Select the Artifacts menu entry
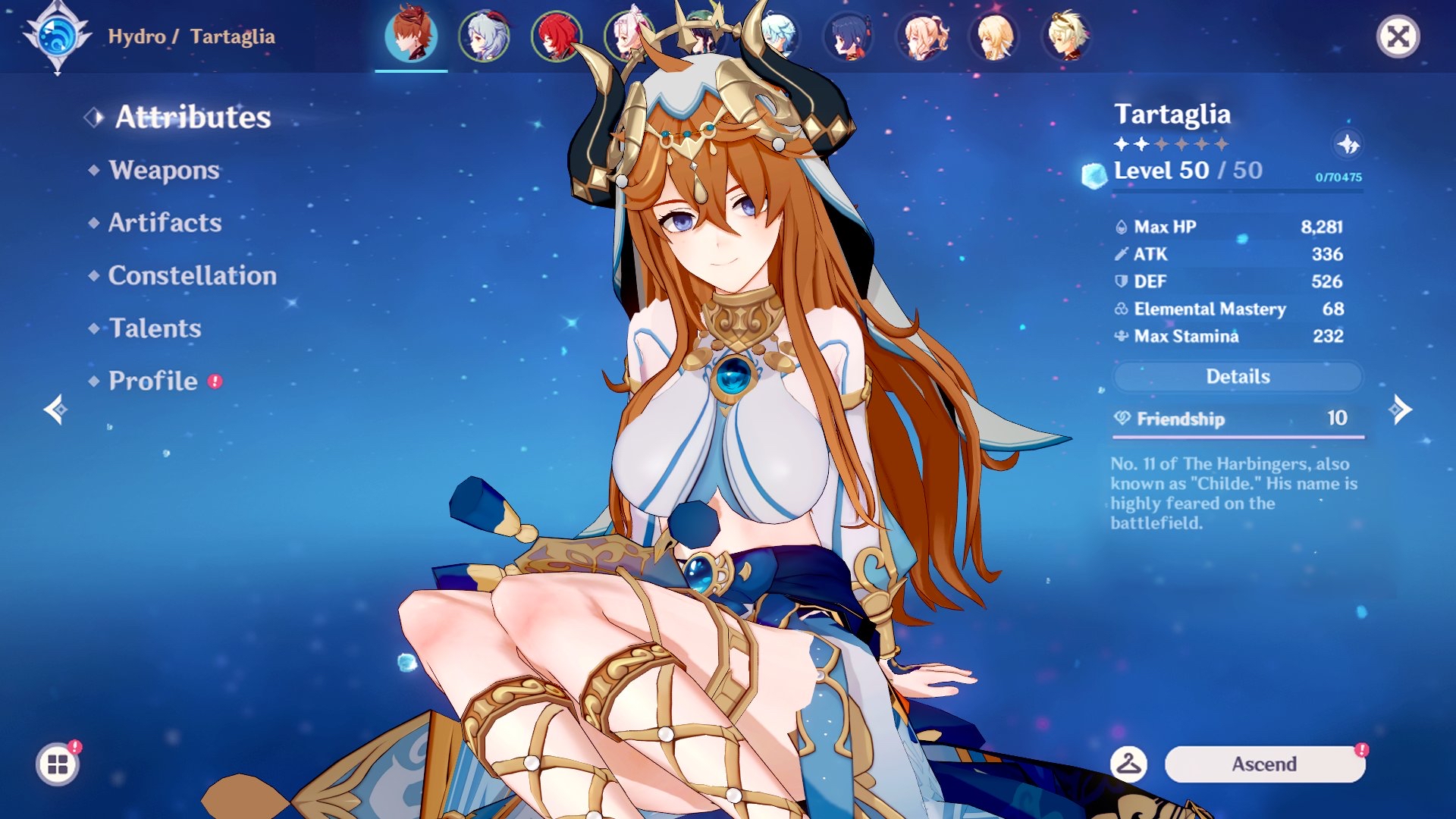This screenshot has width=1456, height=819. (165, 223)
